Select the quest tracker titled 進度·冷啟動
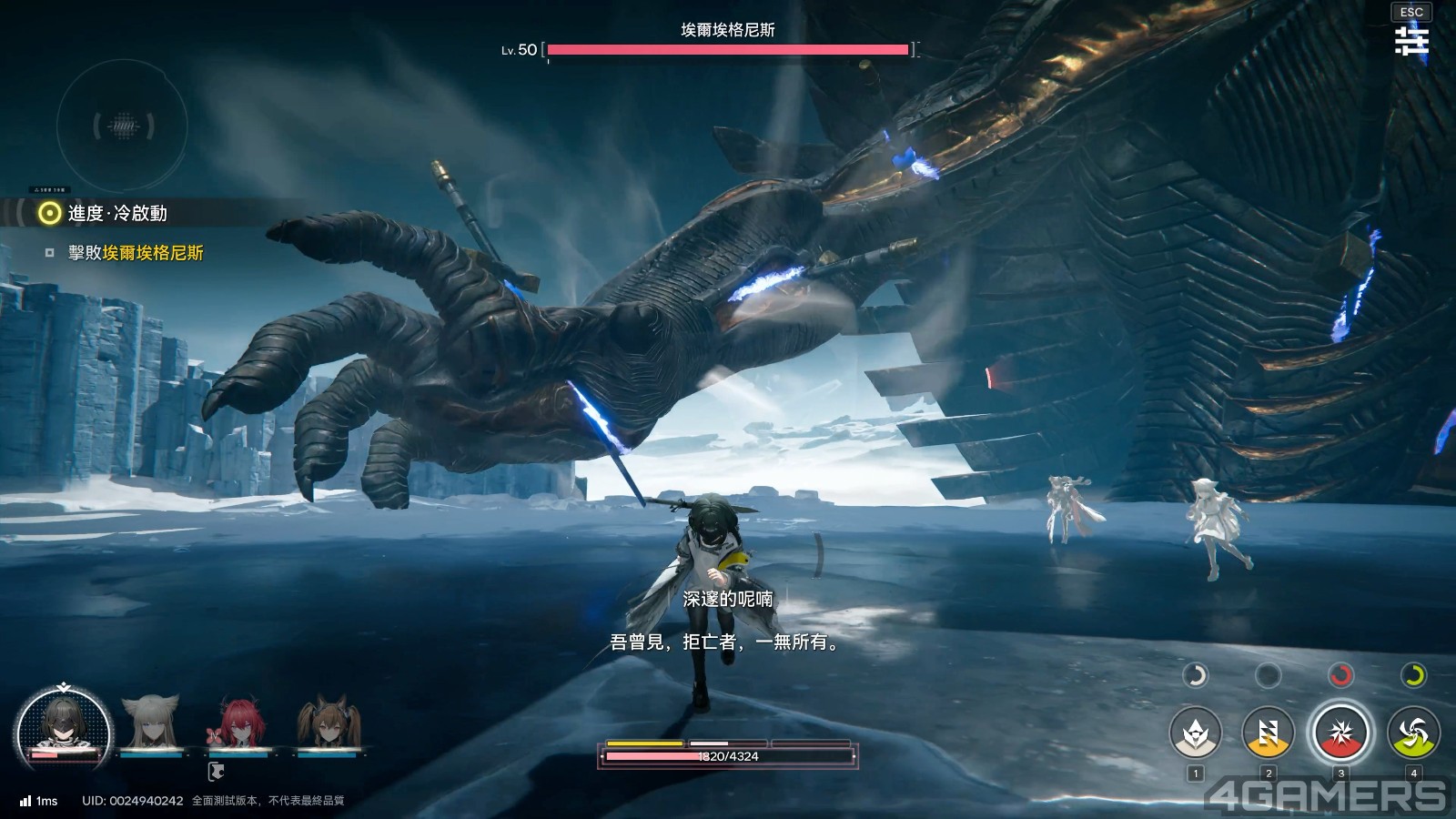1456x819 pixels. point(117,213)
